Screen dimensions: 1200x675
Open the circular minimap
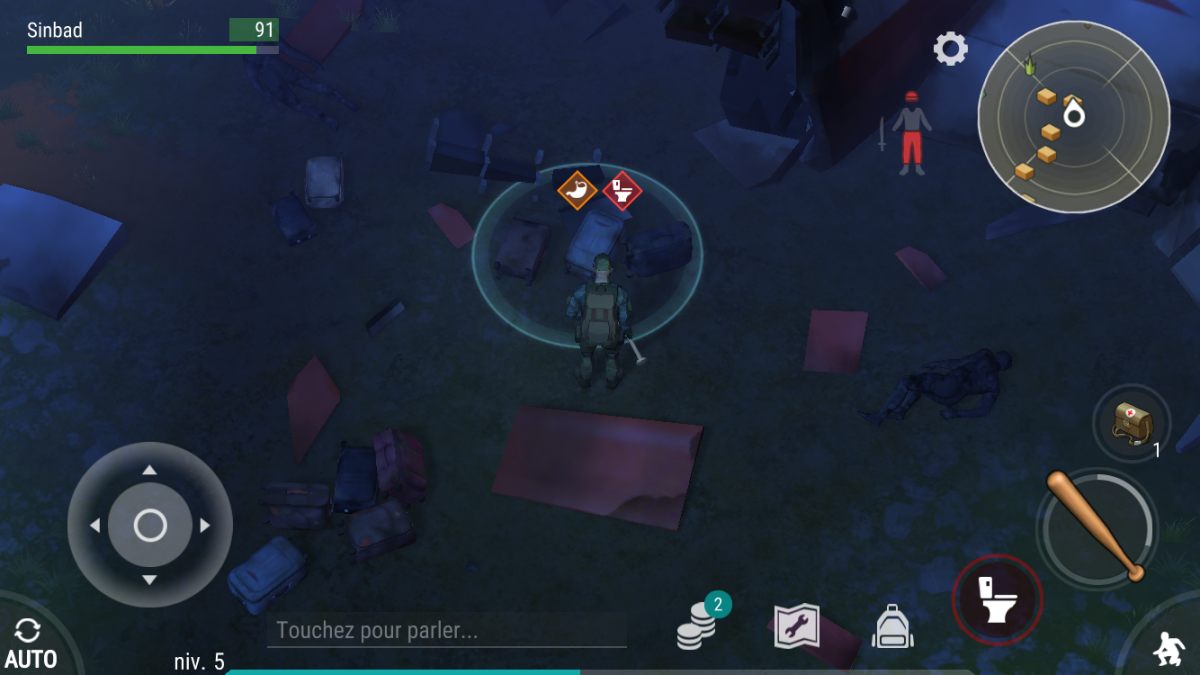click(1073, 116)
